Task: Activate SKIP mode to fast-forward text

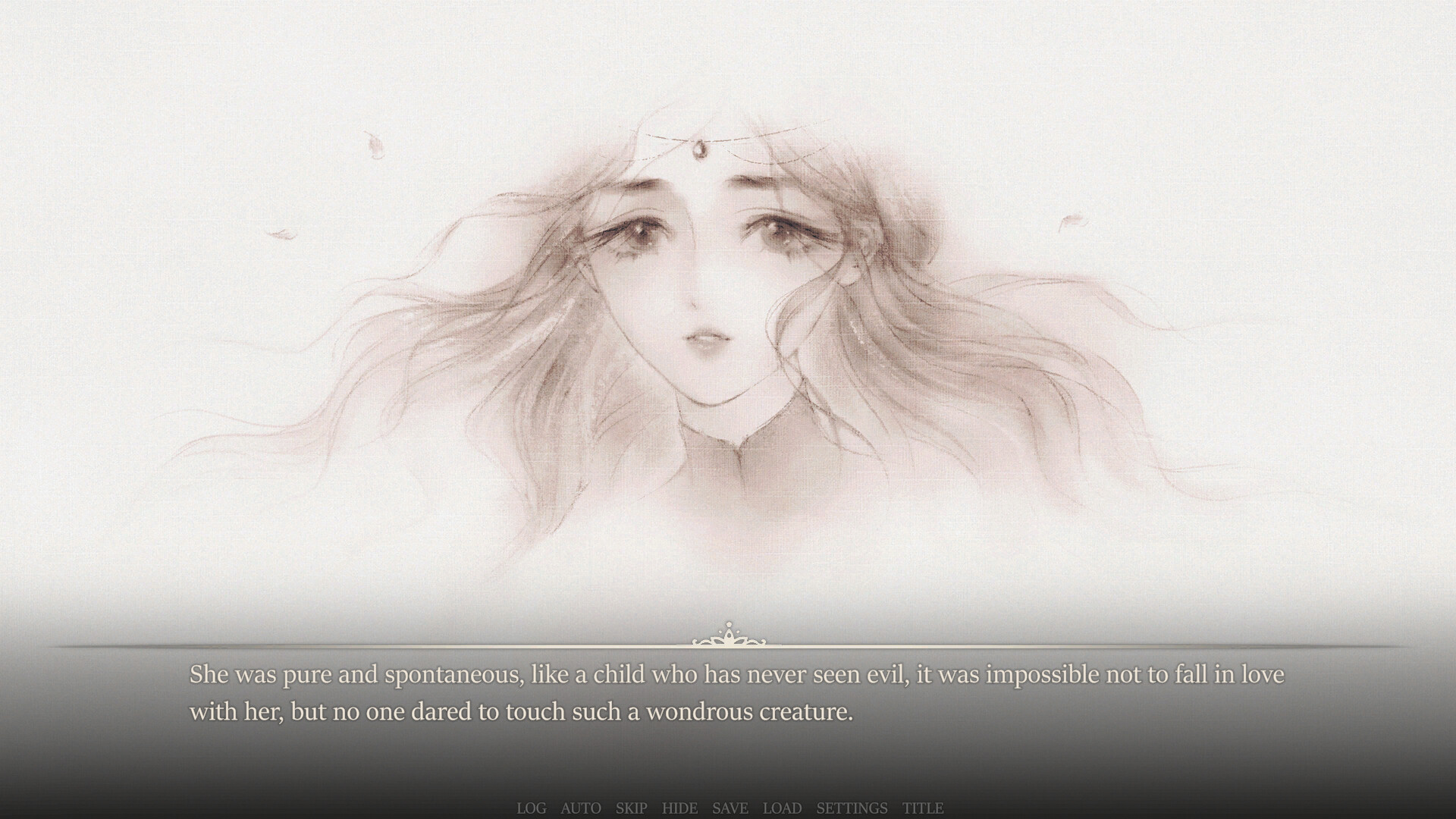Action: (631, 808)
